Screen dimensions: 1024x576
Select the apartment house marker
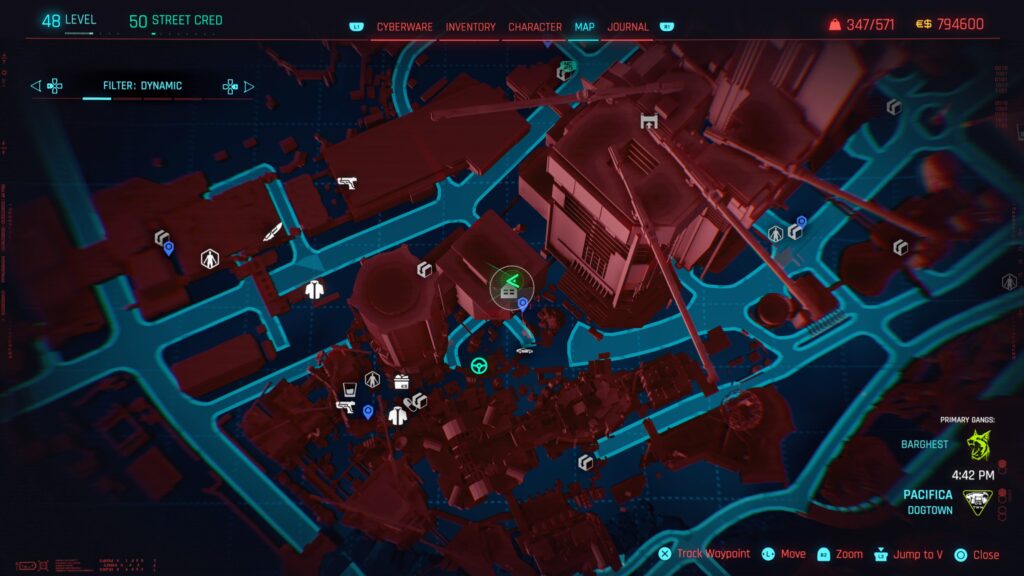click(509, 292)
